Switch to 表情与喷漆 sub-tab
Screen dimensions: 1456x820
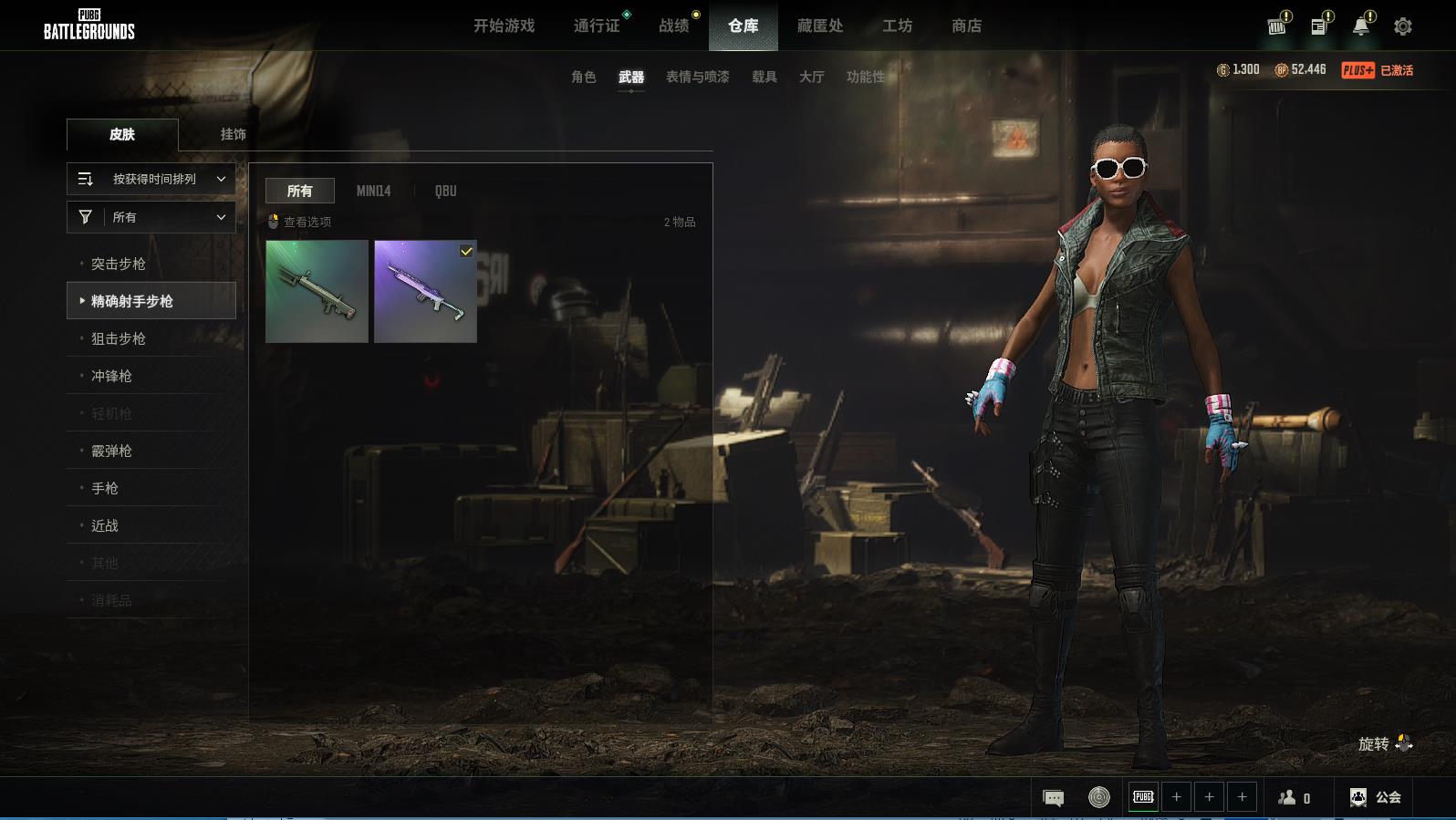[x=697, y=78]
